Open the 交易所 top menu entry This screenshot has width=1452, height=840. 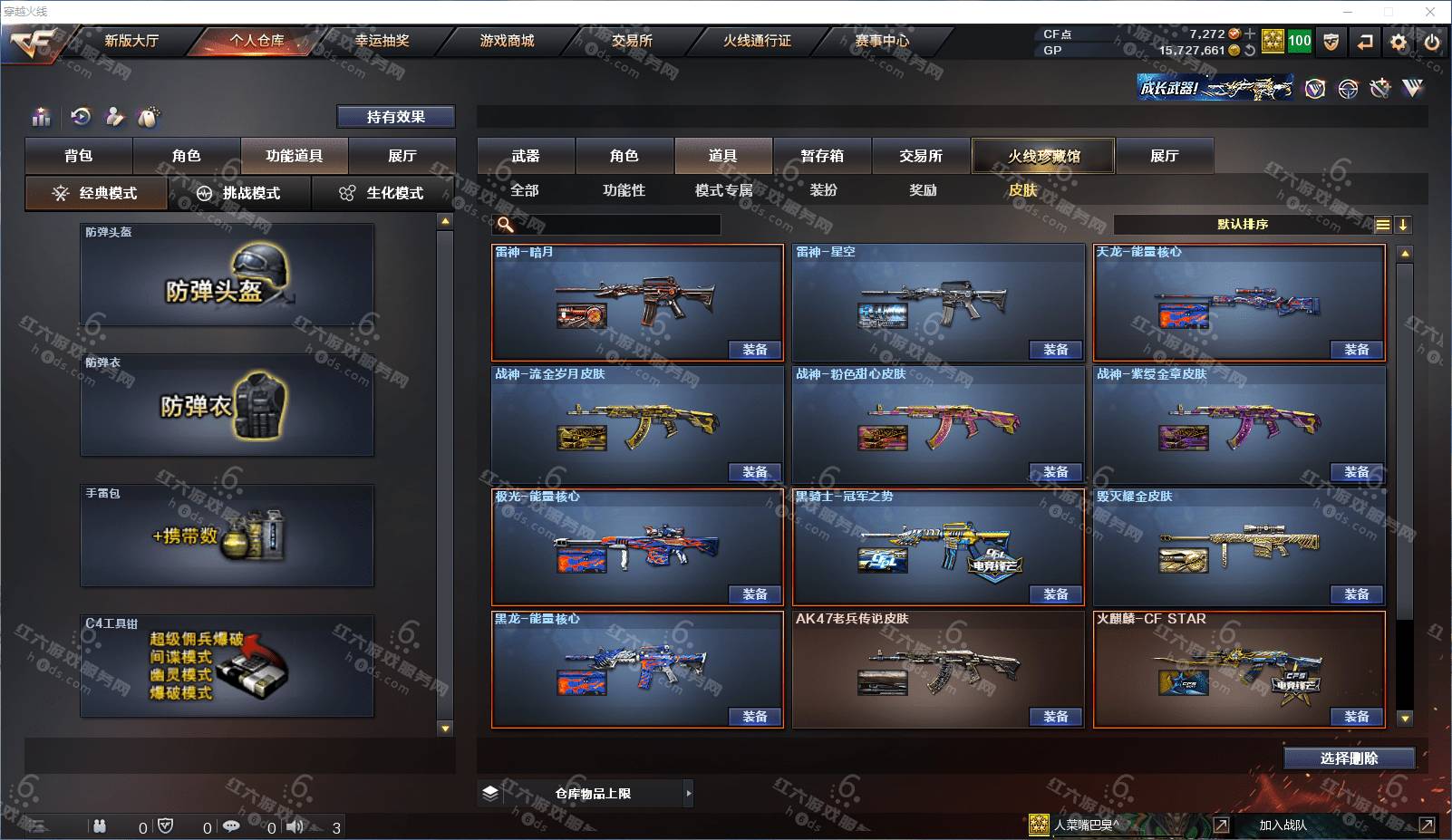tap(632, 41)
